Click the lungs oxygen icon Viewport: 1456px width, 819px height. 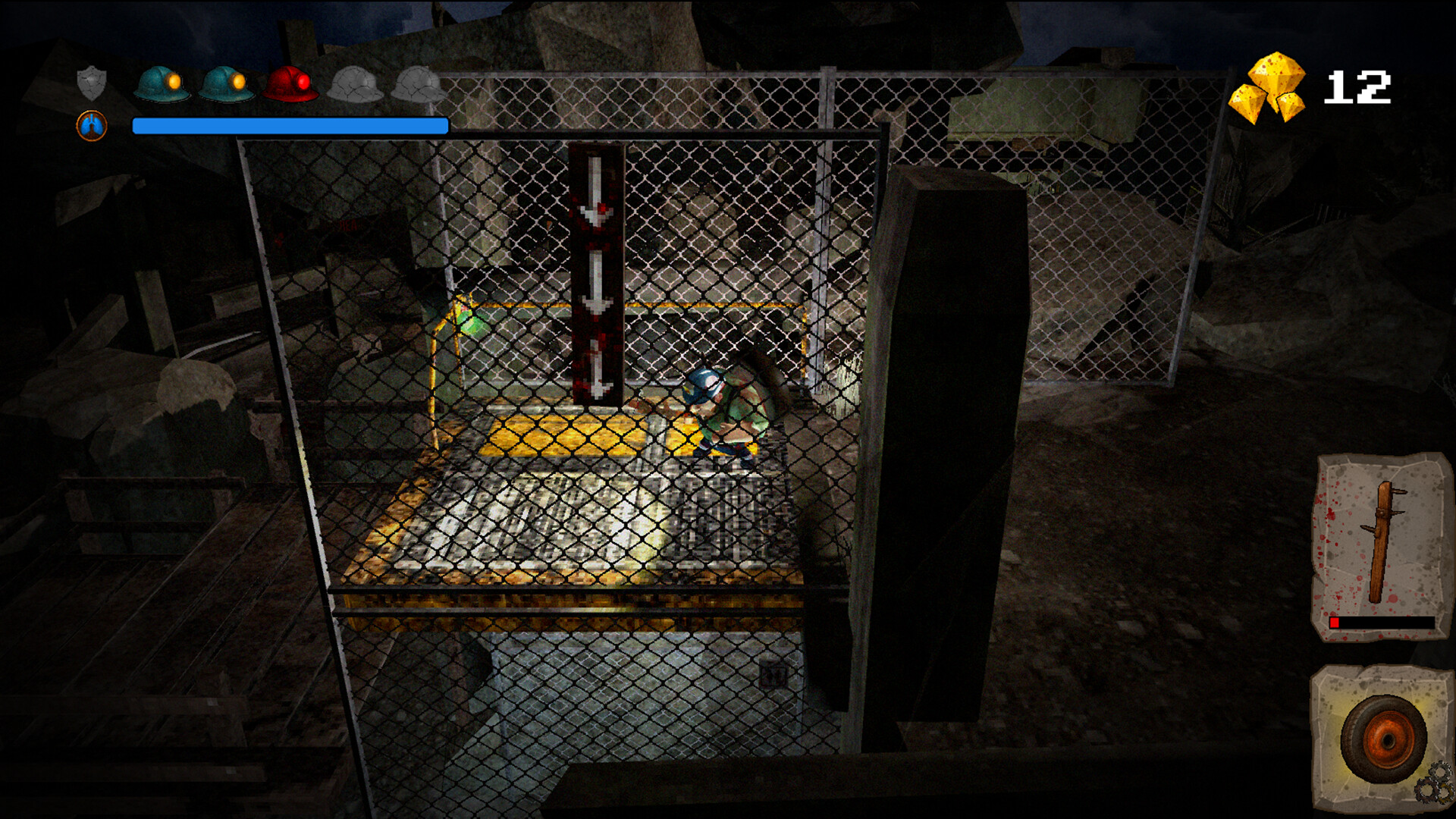pyautogui.click(x=91, y=124)
